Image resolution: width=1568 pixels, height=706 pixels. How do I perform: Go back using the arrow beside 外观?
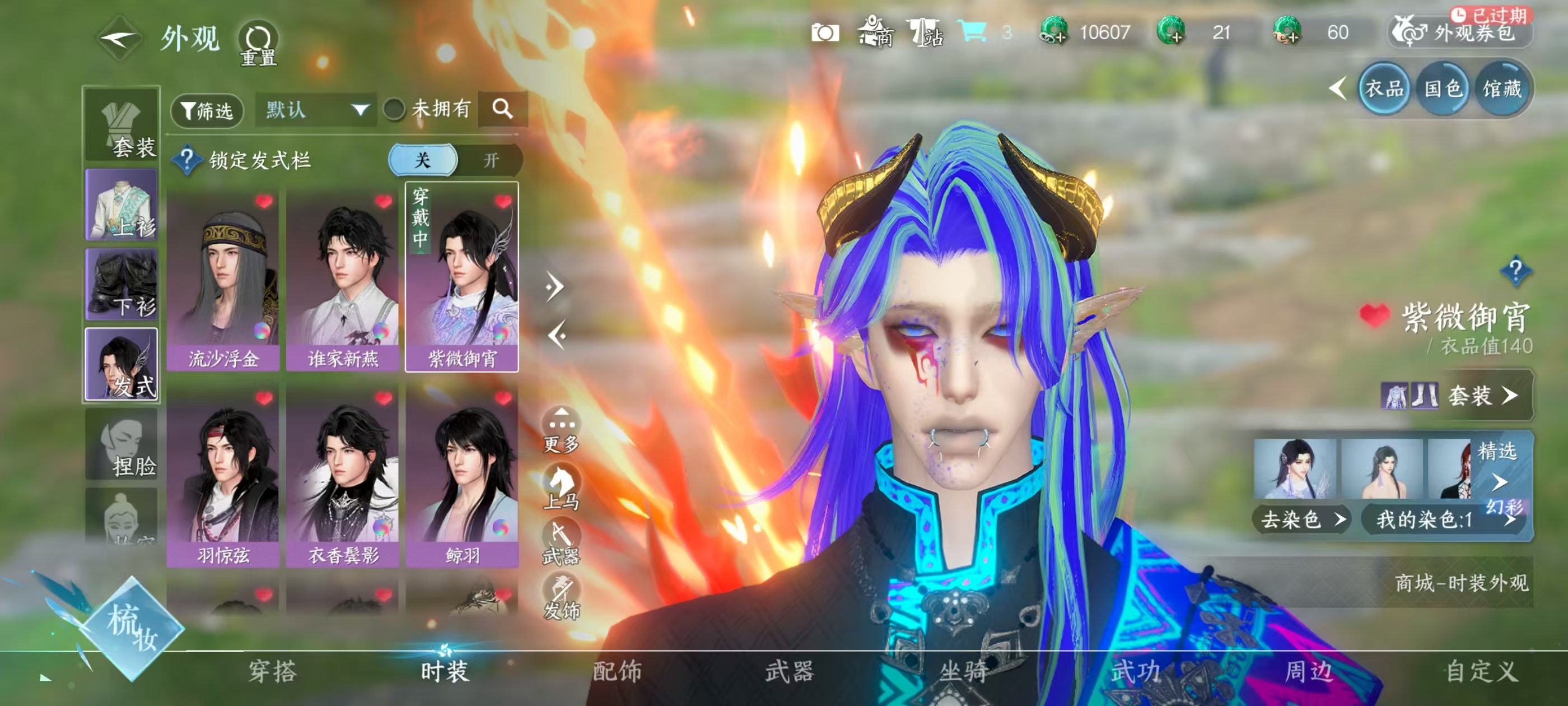(119, 39)
